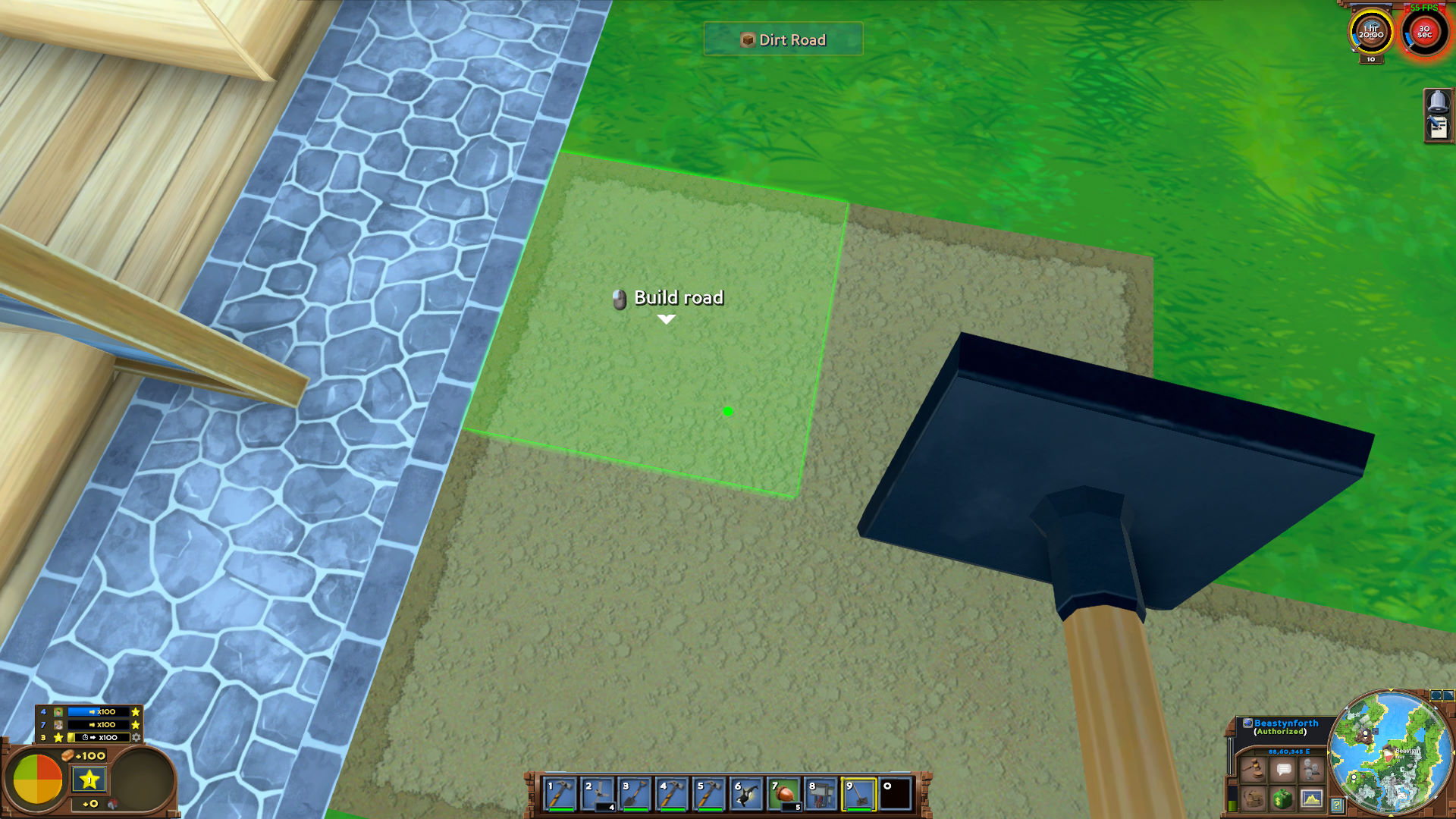Open the citizens panel in the town menu

1312,770
